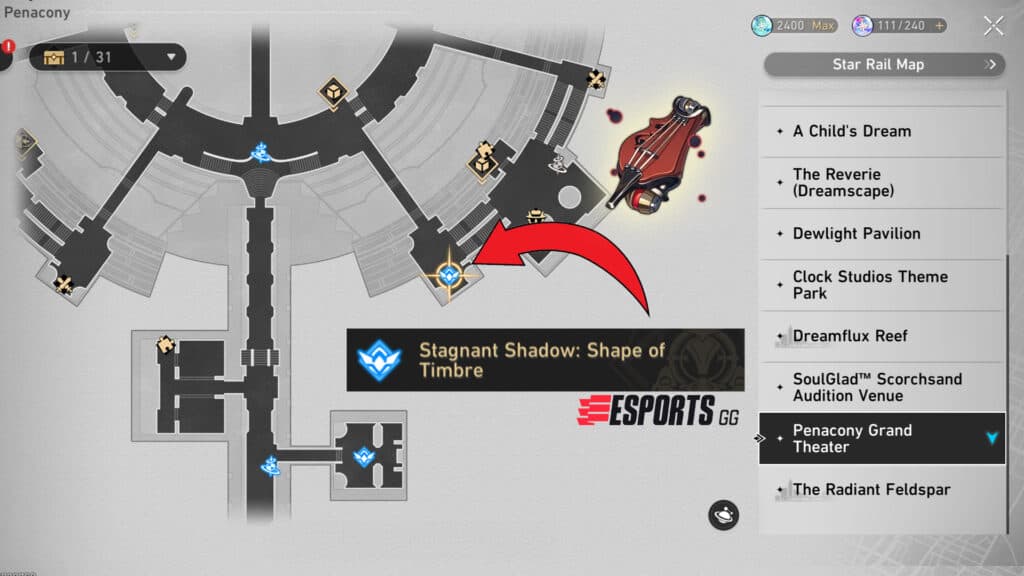Click the golden cube puzzle marker

[330, 93]
